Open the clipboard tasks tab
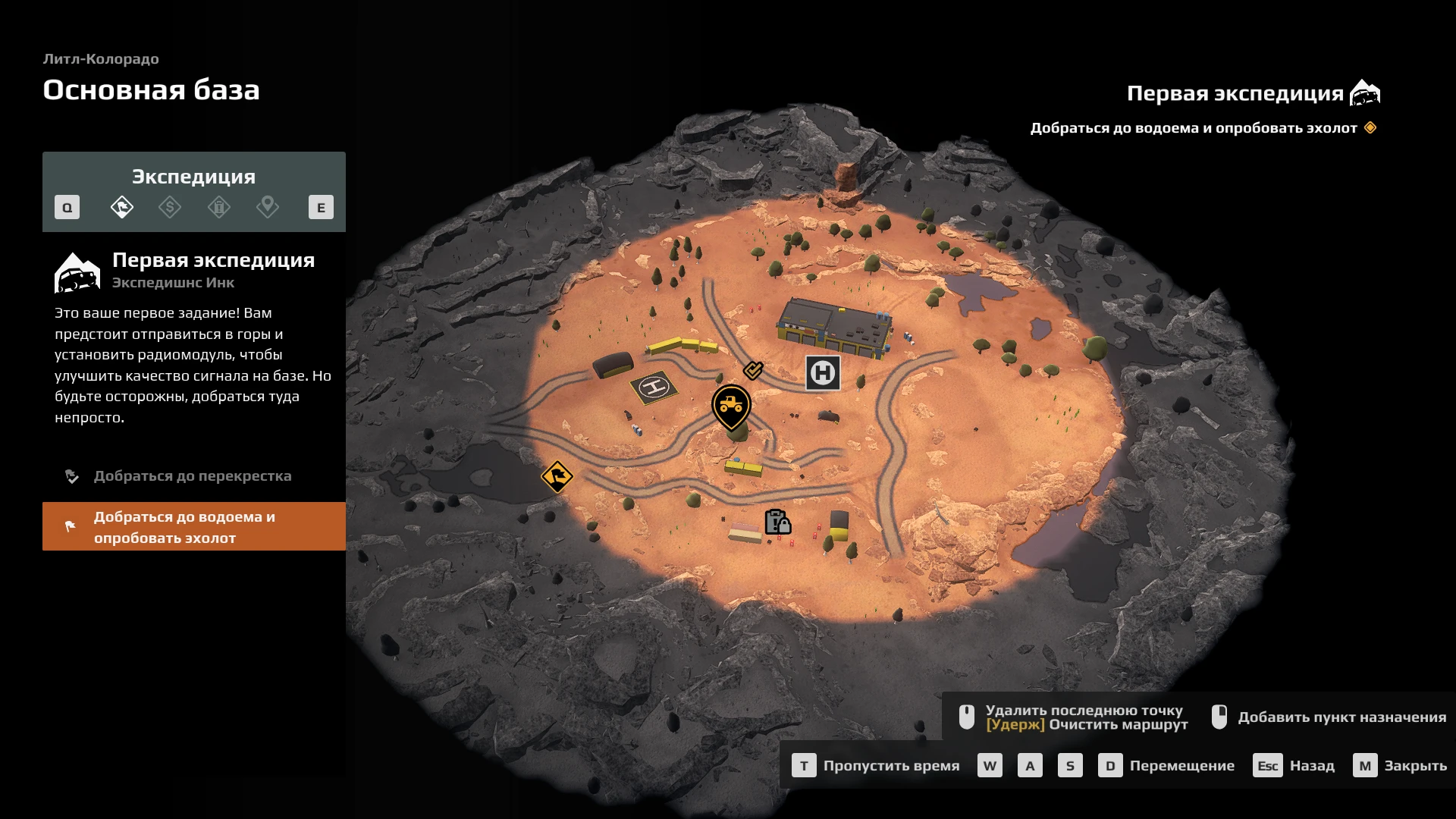Screen dimensions: 1456x819 click(x=219, y=207)
